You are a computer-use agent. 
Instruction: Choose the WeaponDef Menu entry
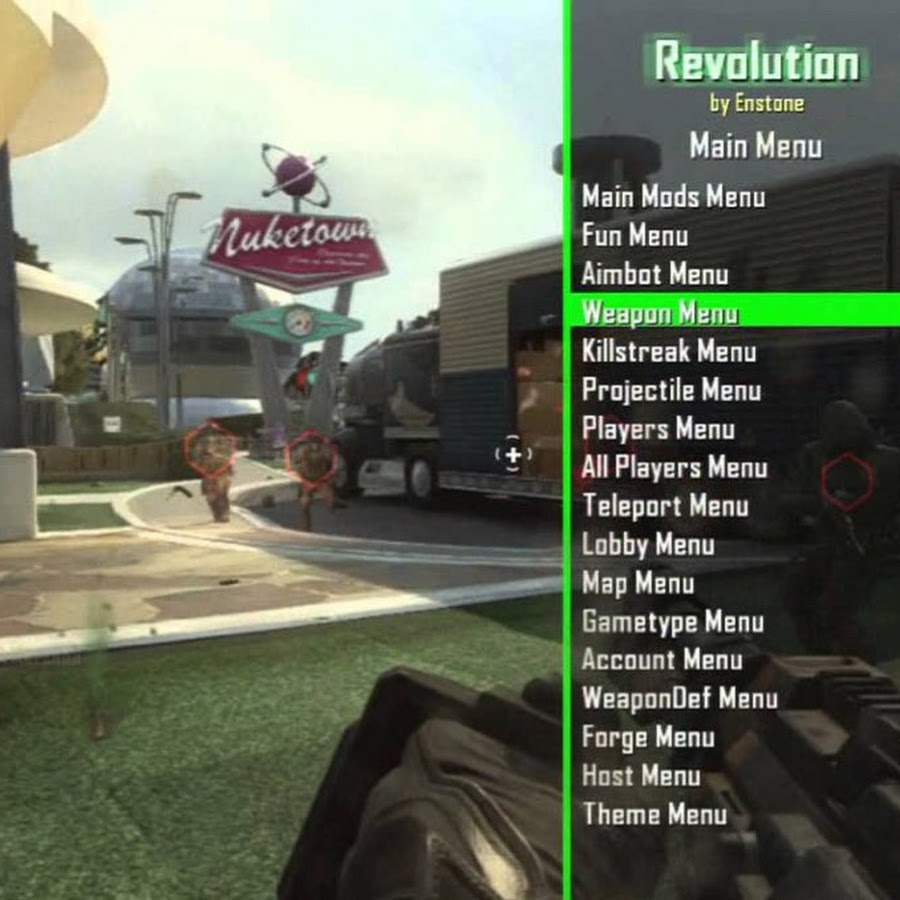(x=679, y=698)
